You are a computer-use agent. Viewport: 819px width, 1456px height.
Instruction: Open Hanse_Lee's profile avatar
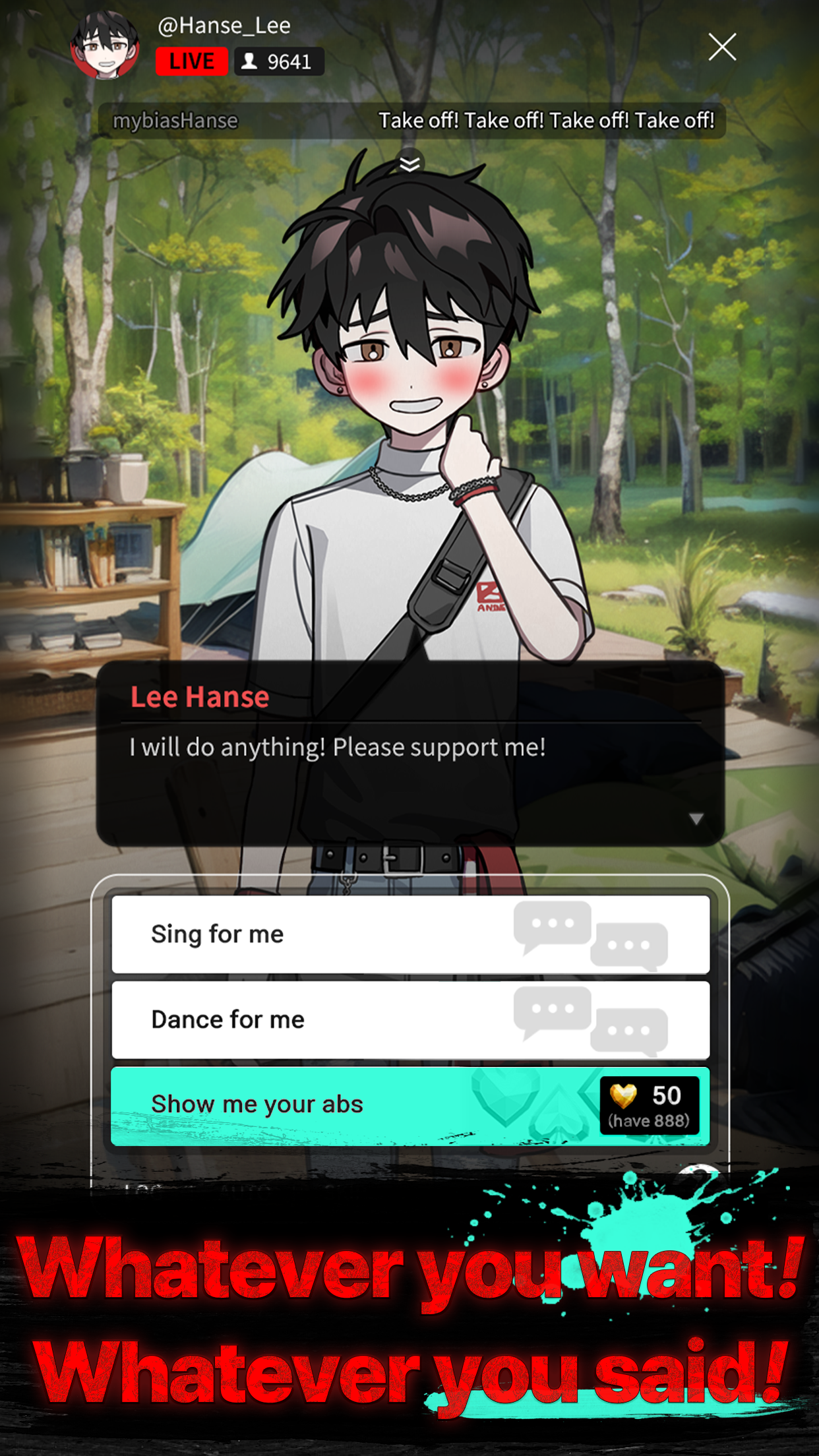[x=106, y=46]
